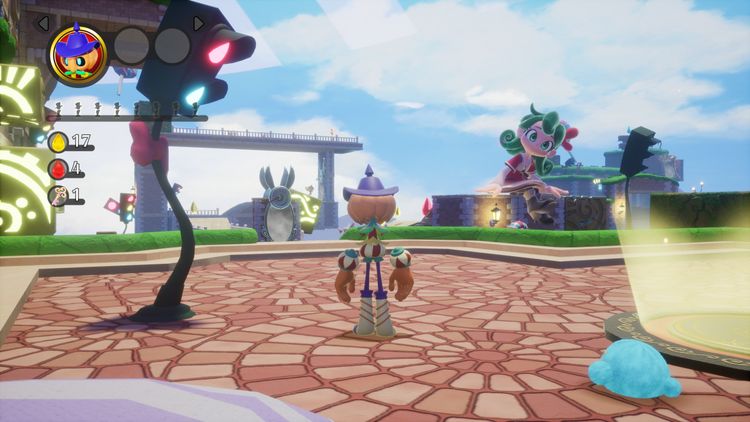Click the key counter icon
Image resolution: width=750 pixels, height=422 pixels.
pyautogui.click(x=57, y=196)
